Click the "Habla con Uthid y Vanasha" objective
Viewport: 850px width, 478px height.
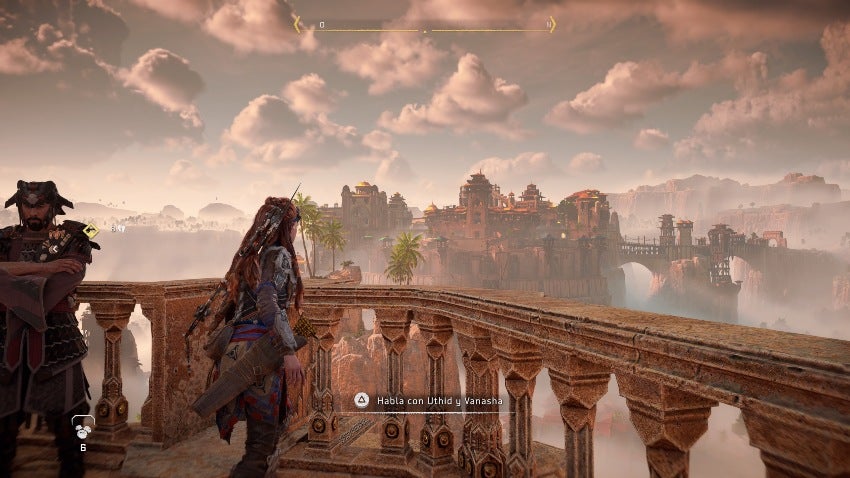(x=431, y=401)
